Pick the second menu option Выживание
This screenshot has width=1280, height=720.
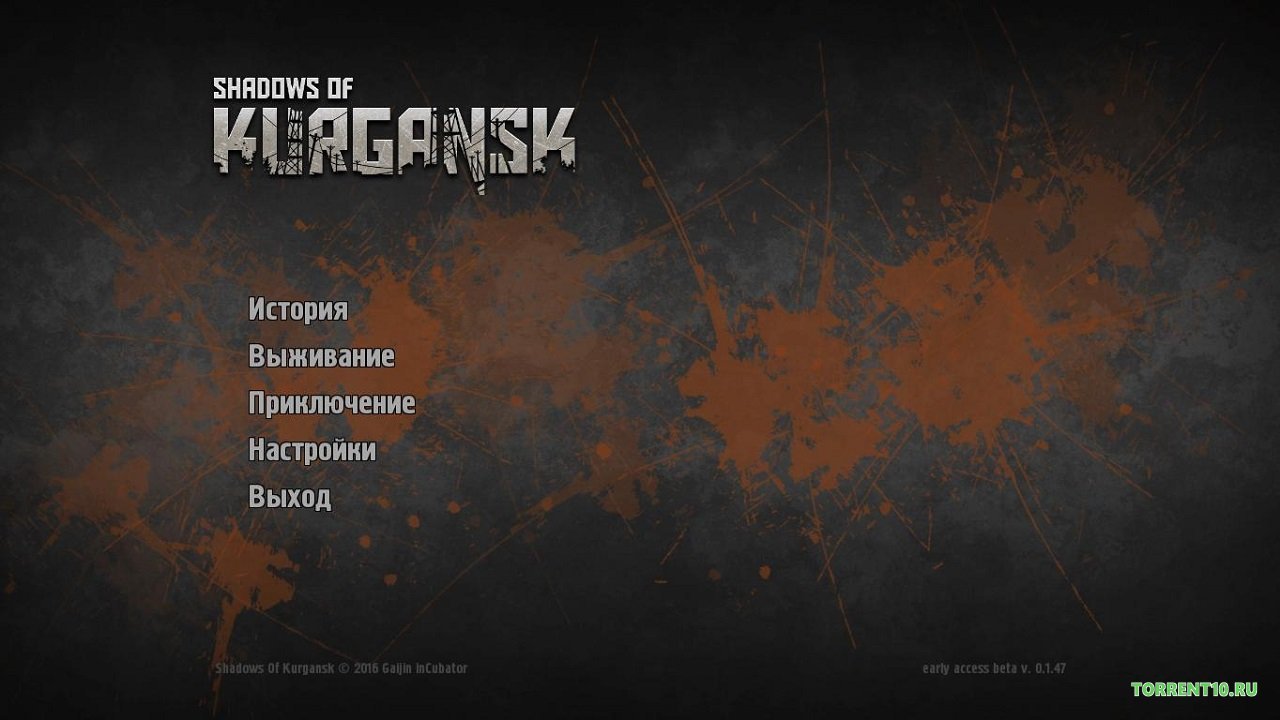tap(320, 357)
